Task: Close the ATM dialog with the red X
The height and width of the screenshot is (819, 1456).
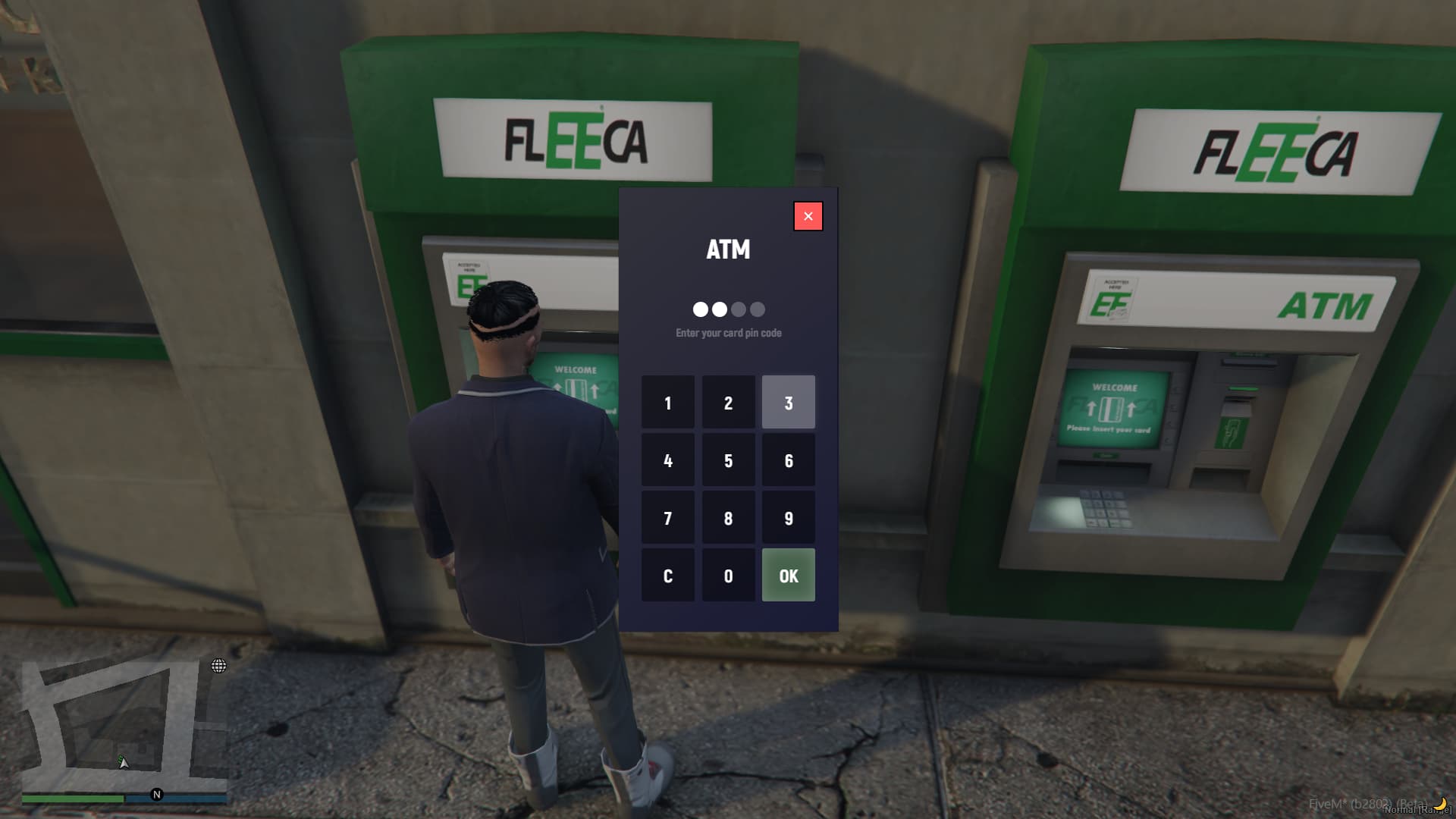Action: (808, 215)
